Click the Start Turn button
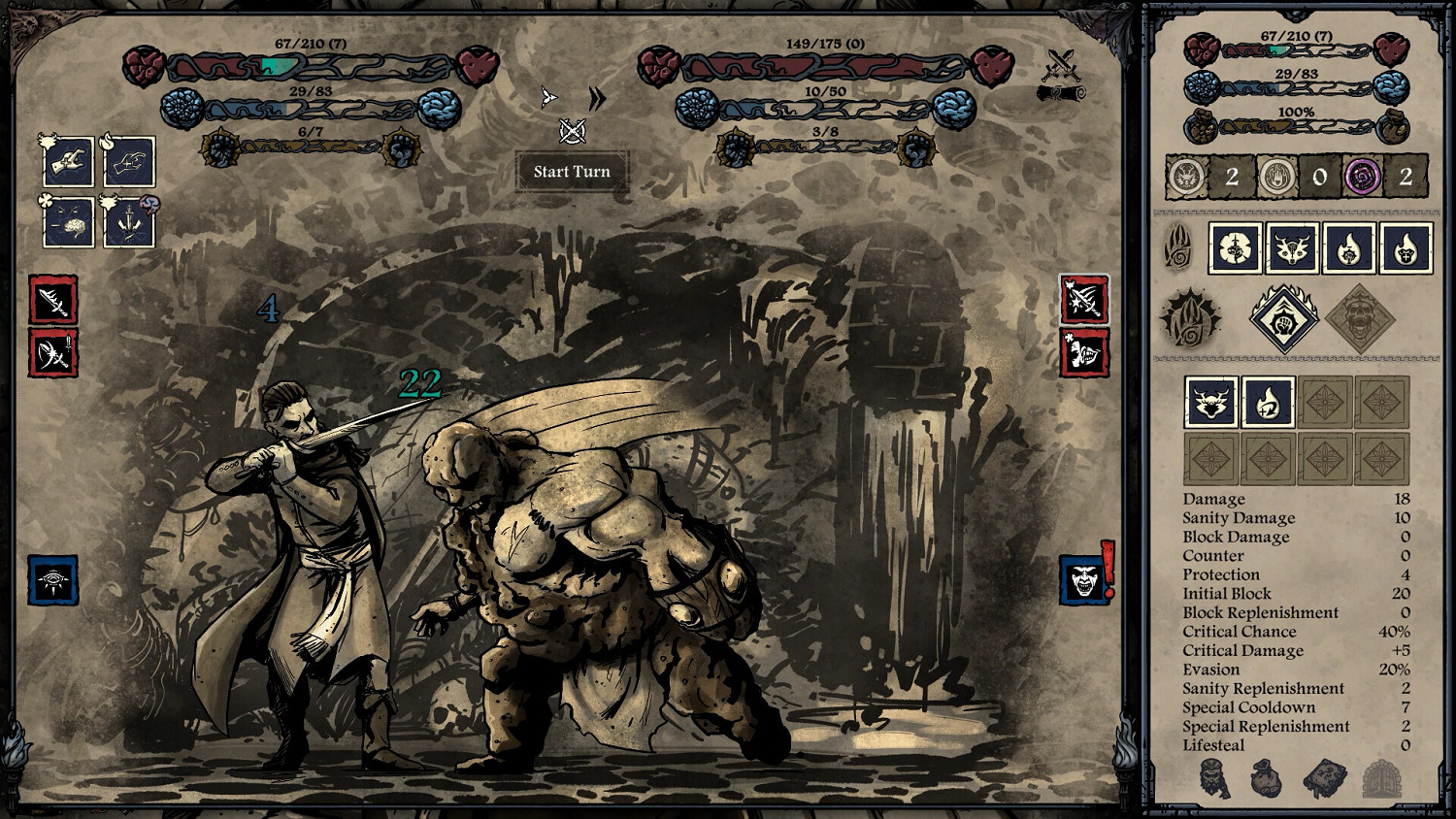This screenshot has height=819, width=1456. click(x=571, y=172)
